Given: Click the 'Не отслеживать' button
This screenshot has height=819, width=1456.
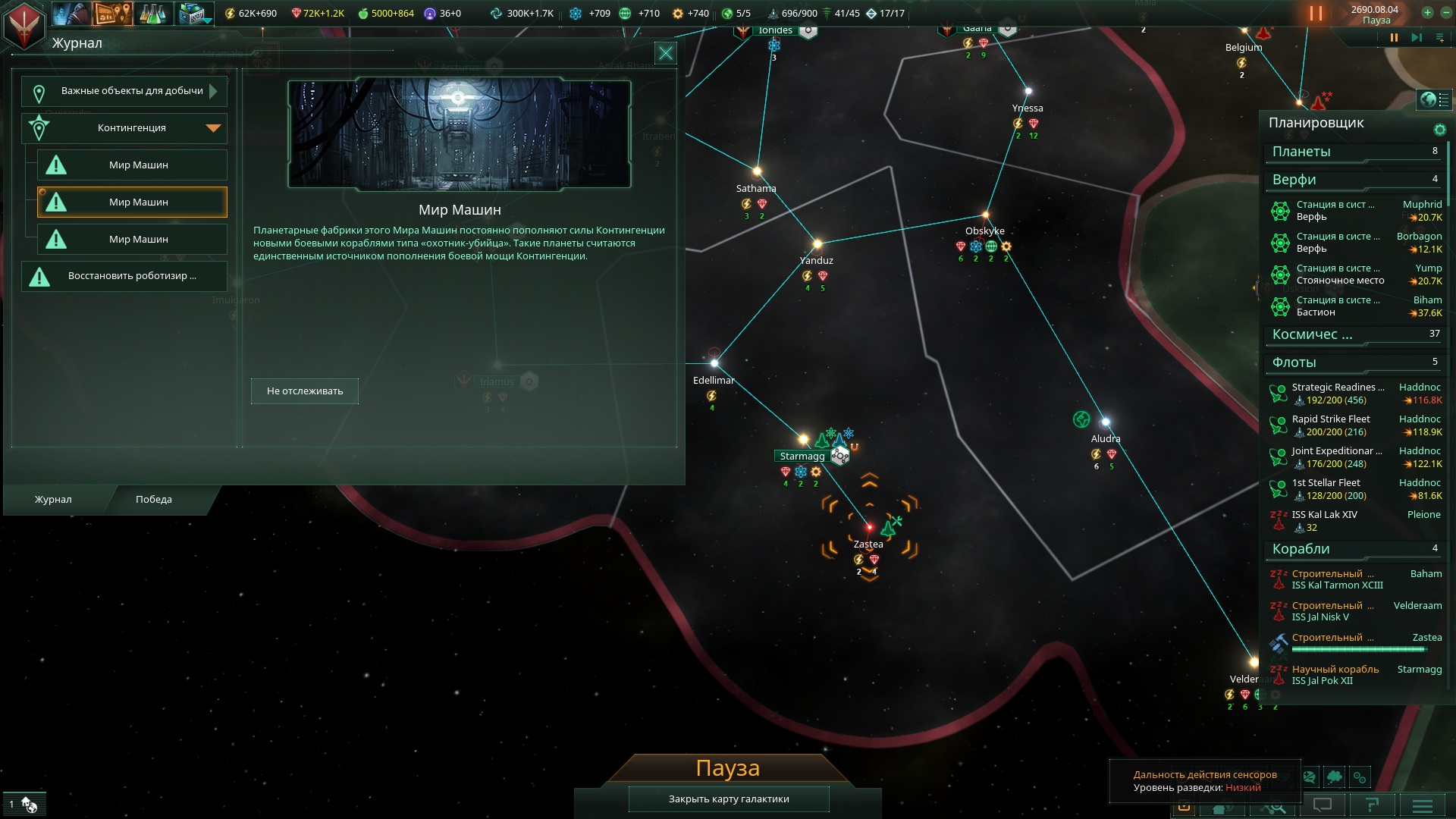Looking at the screenshot, I should pyautogui.click(x=305, y=391).
